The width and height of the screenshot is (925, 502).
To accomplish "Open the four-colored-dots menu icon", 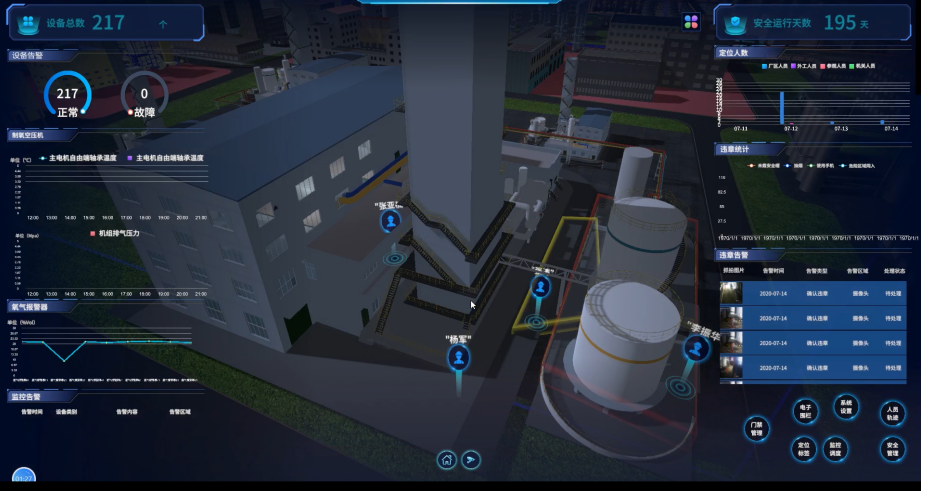I will pyautogui.click(x=691, y=22).
